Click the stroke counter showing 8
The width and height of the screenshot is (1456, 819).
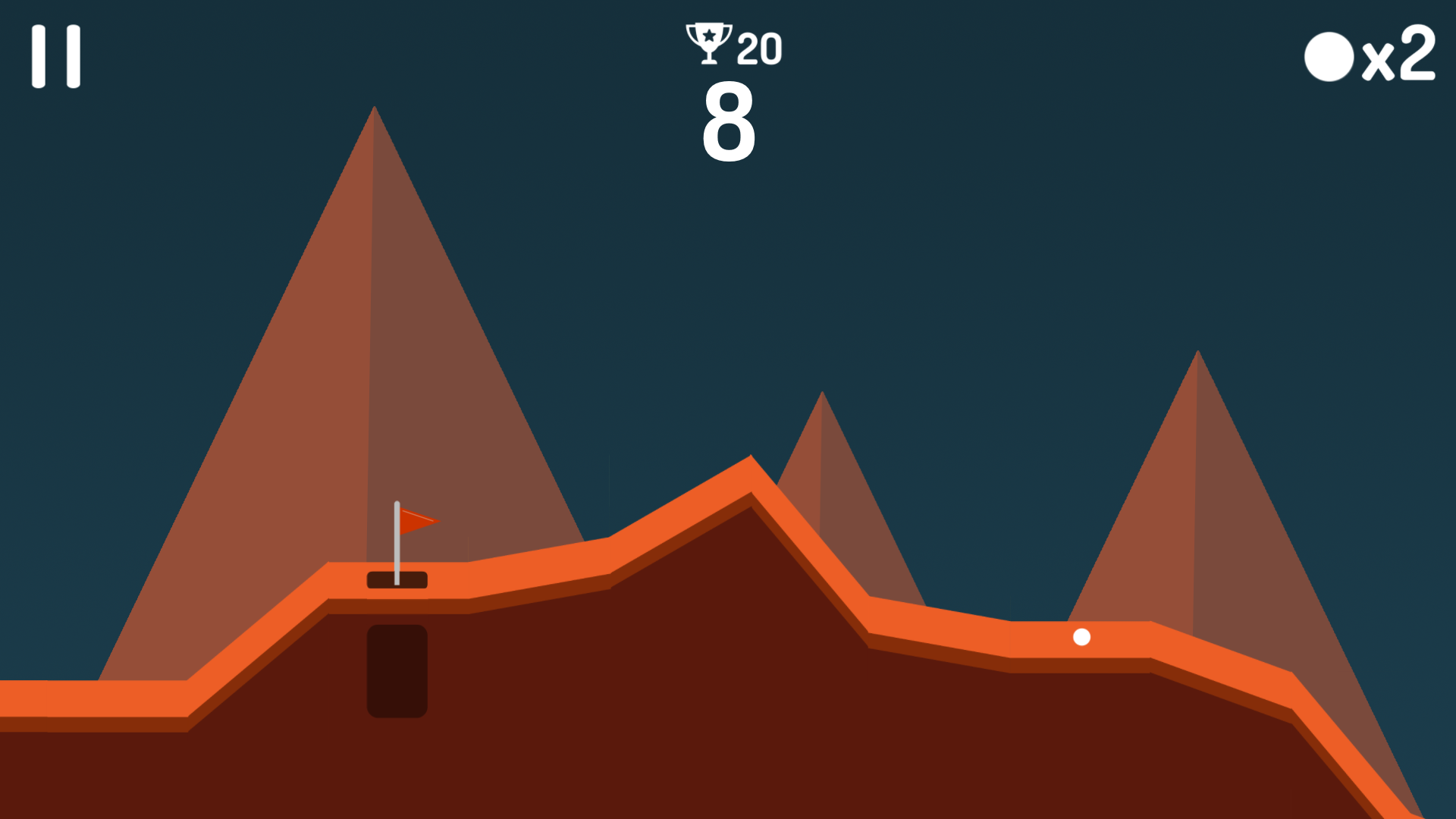point(730,125)
